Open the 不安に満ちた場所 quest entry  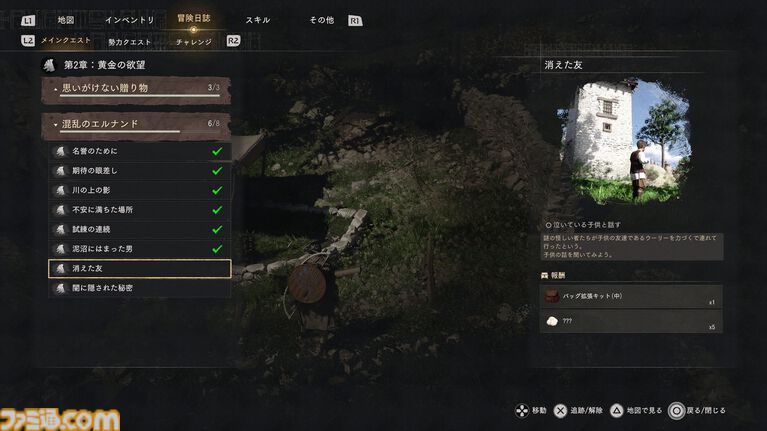pyautogui.click(x=140, y=210)
